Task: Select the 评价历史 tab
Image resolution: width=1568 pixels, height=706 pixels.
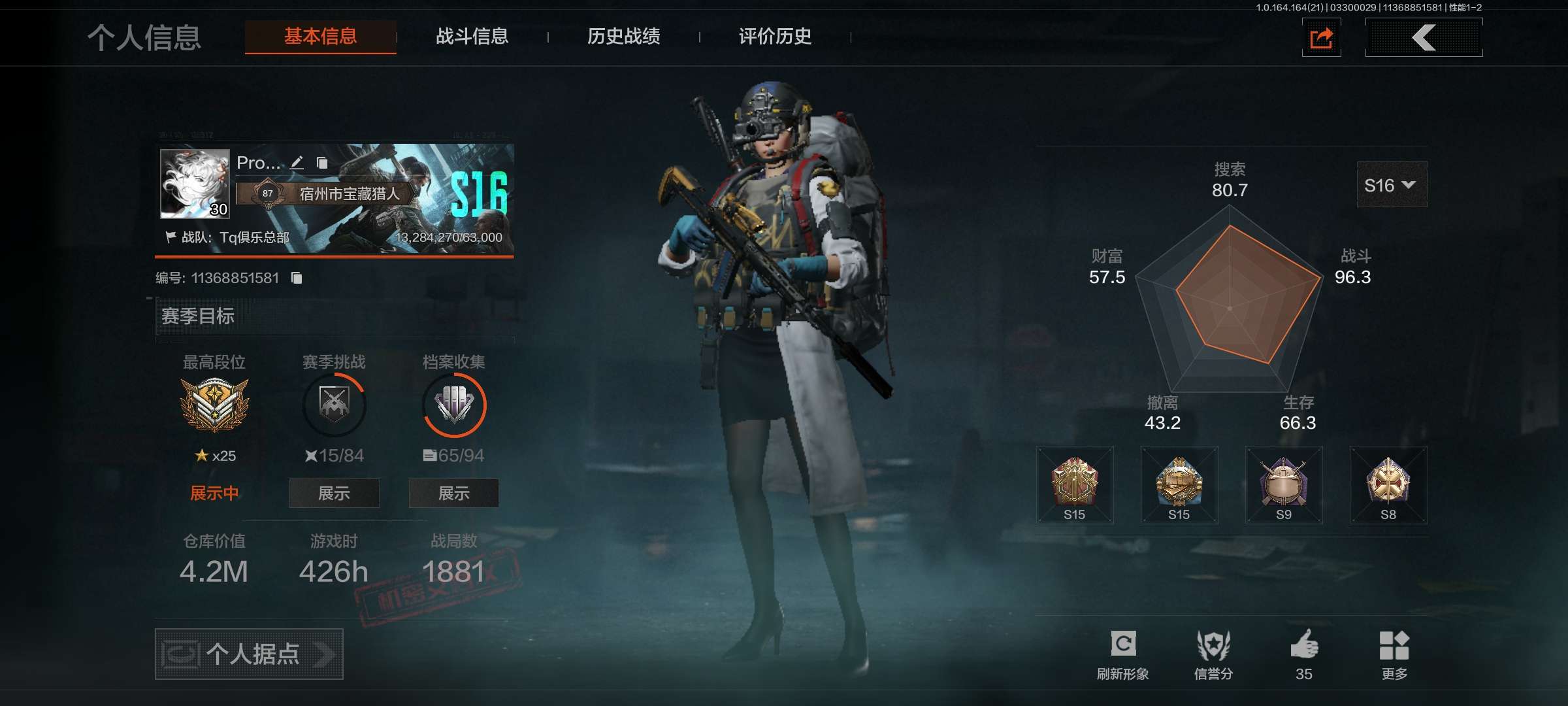Action: pos(775,37)
